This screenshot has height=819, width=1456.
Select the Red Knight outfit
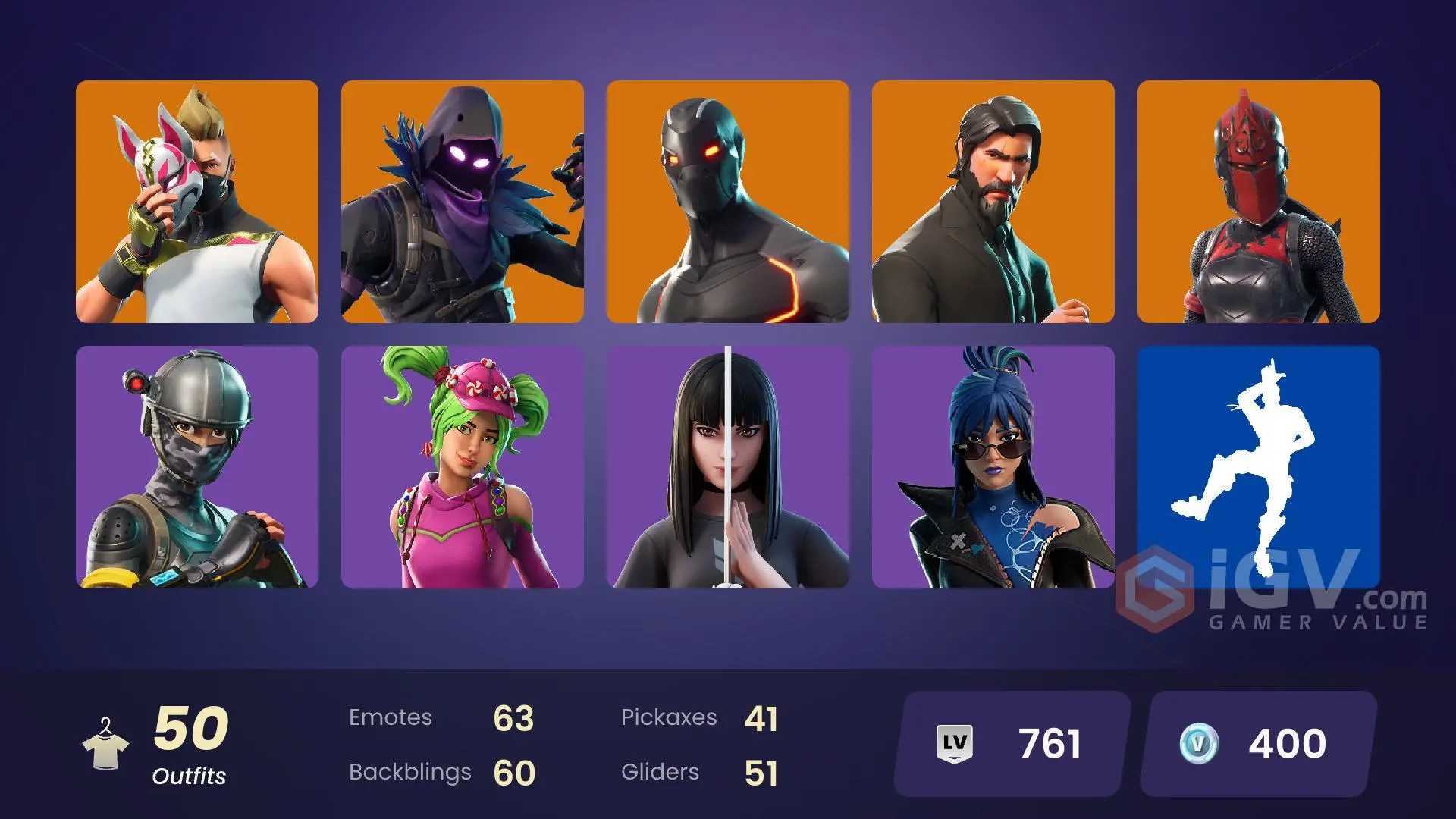pyautogui.click(x=1260, y=200)
